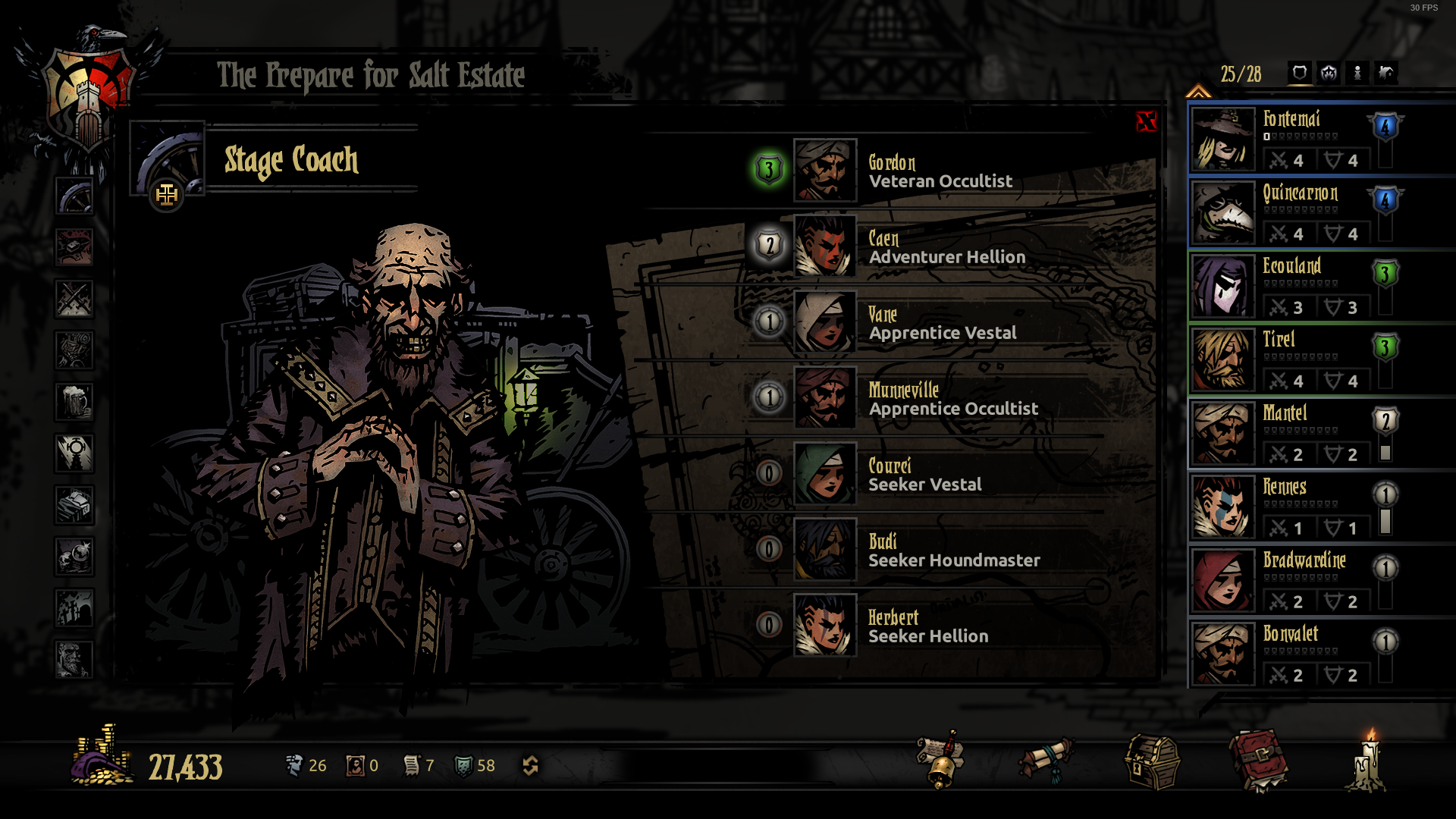Choose Vane the Apprentice Vestal

tap(825, 322)
